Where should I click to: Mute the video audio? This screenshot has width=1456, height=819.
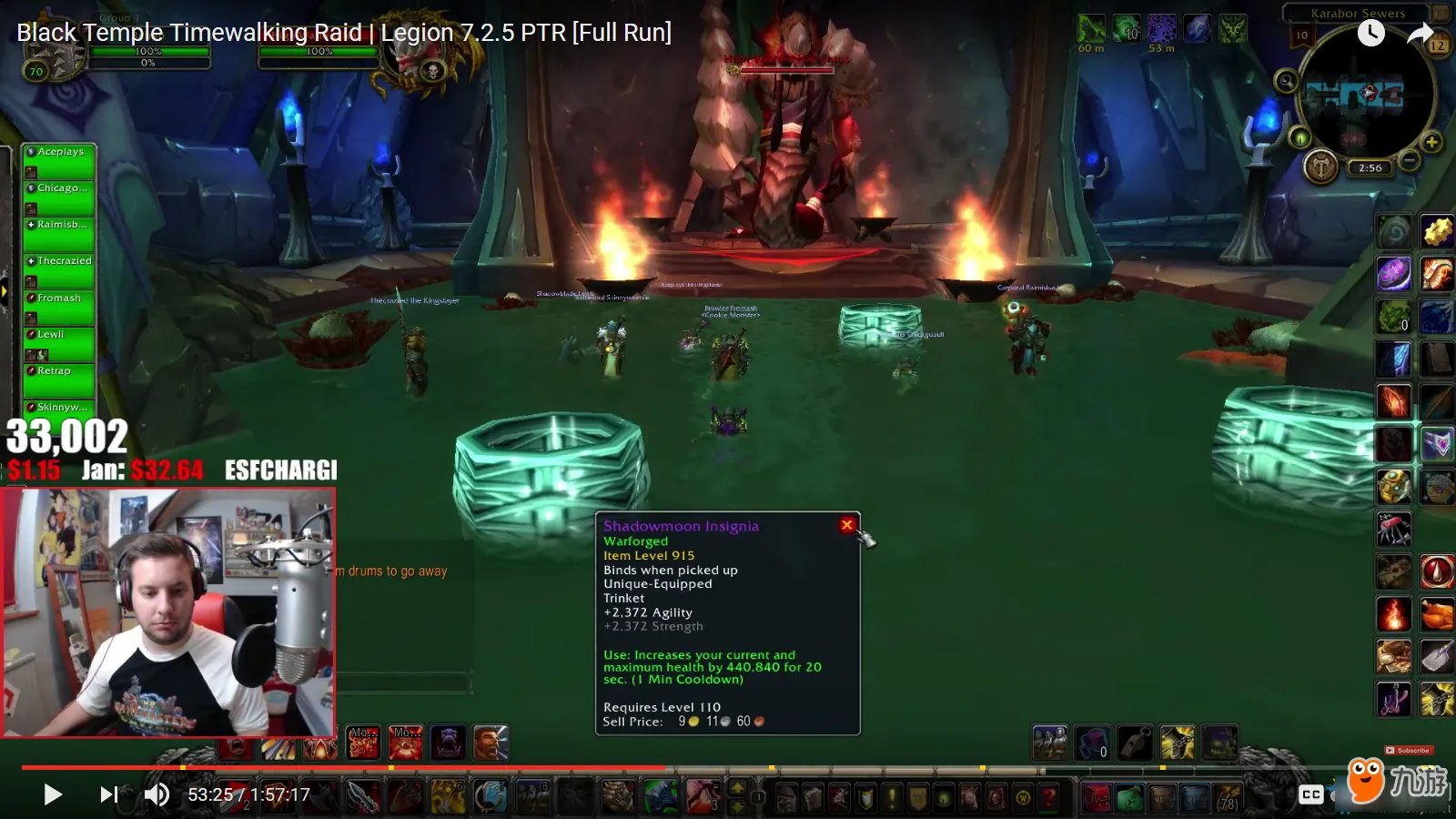[157, 794]
